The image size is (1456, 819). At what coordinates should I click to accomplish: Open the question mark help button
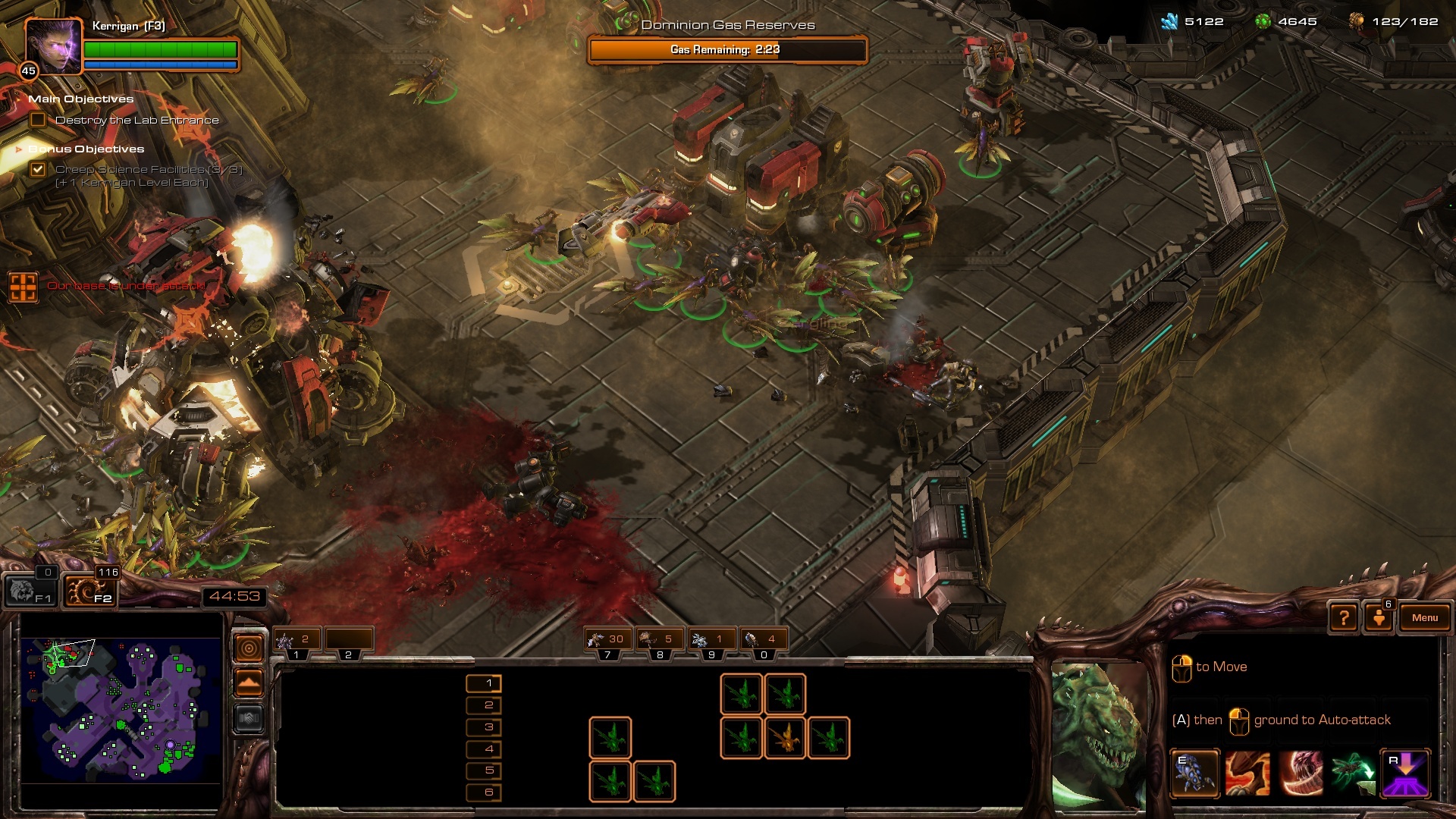[x=1344, y=618]
